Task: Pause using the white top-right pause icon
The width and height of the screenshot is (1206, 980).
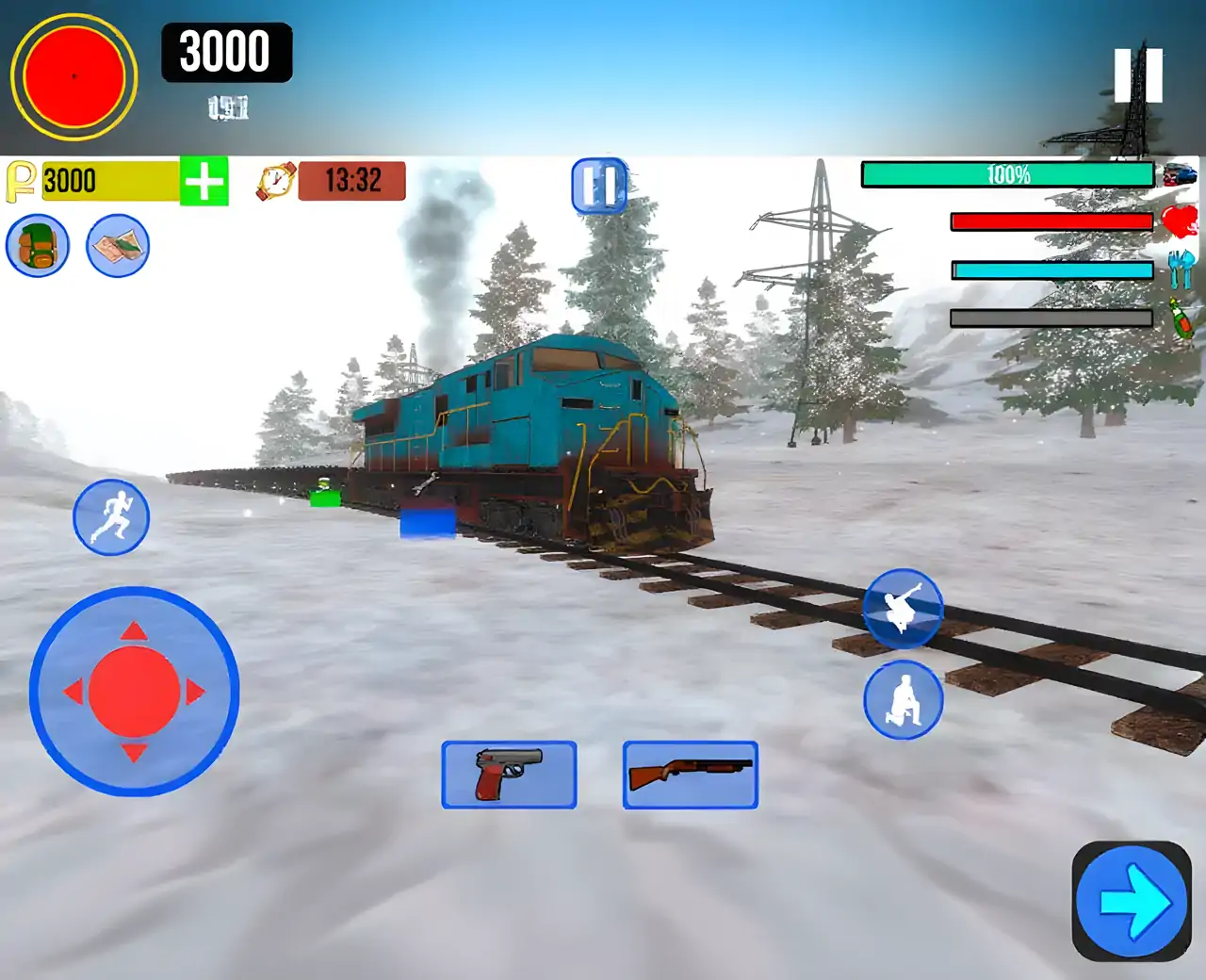Action: click(x=1138, y=75)
